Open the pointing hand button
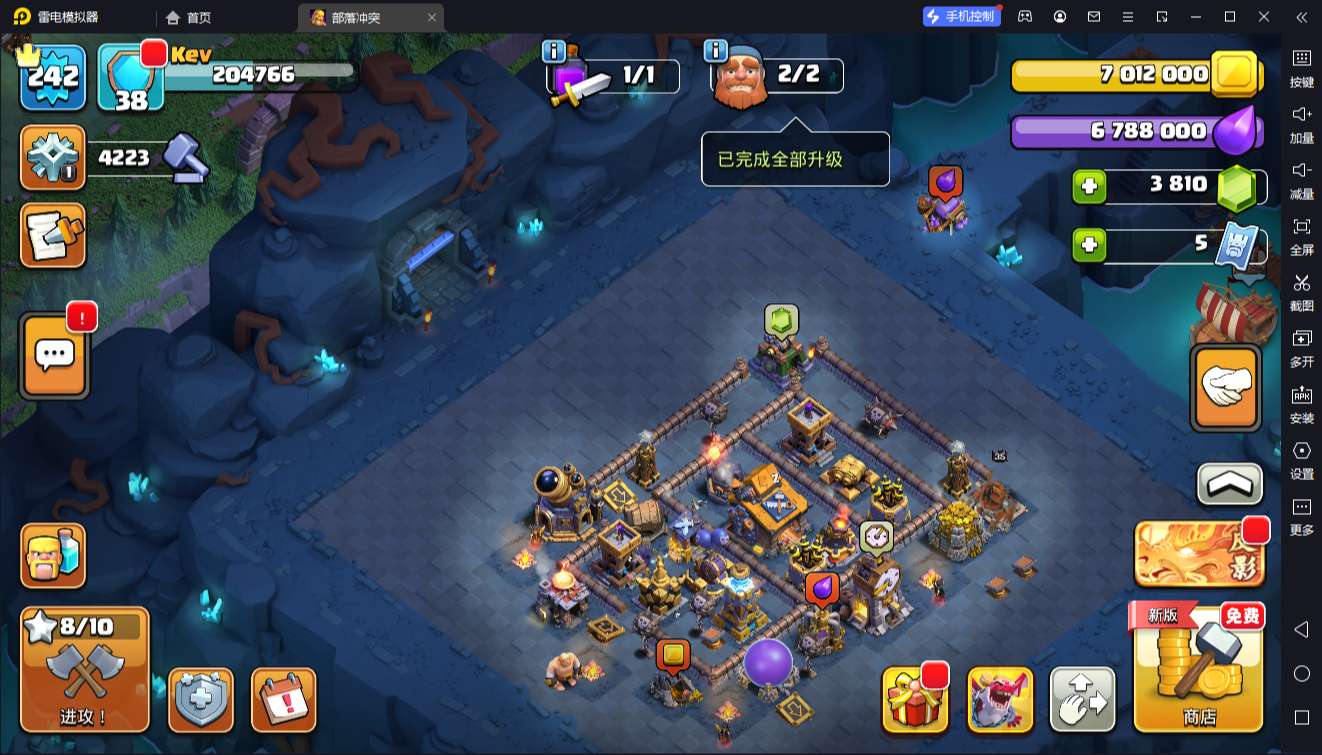 click(1226, 388)
